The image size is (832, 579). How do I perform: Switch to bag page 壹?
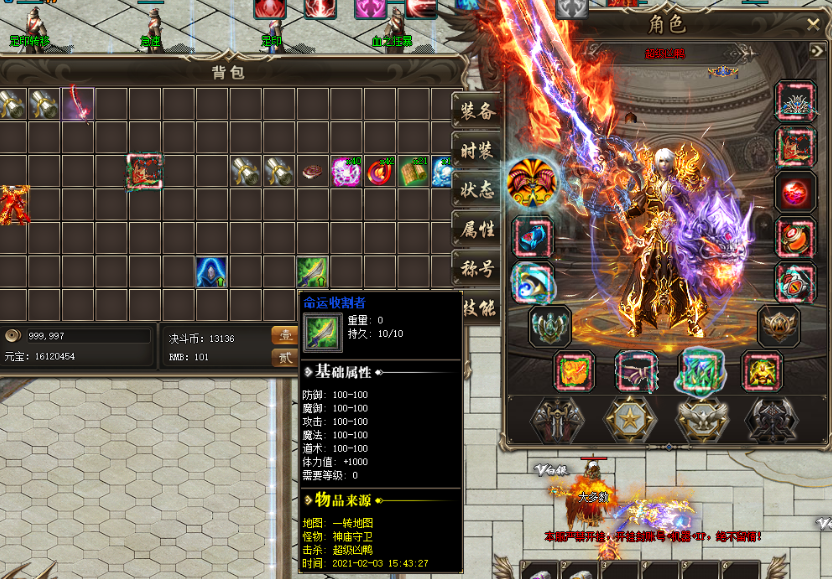(x=284, y=335)
